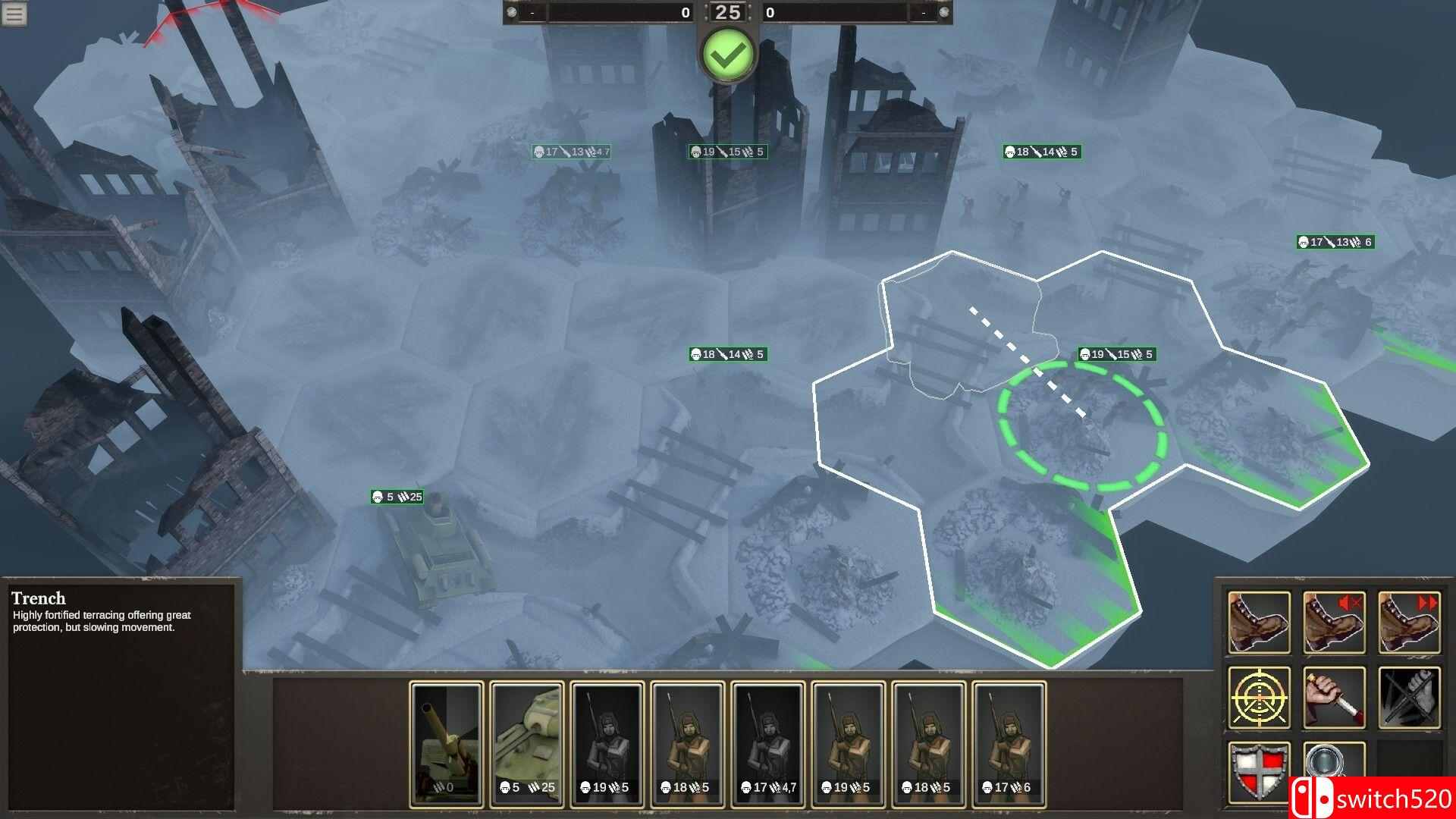
Task: Use the boot with fast-forward arrows action
Action: (1409, 623)
